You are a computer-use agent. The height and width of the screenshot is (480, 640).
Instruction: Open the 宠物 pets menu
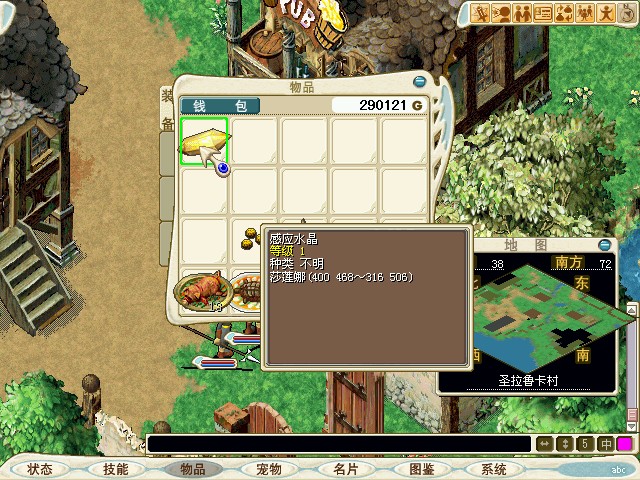(268, 469)
